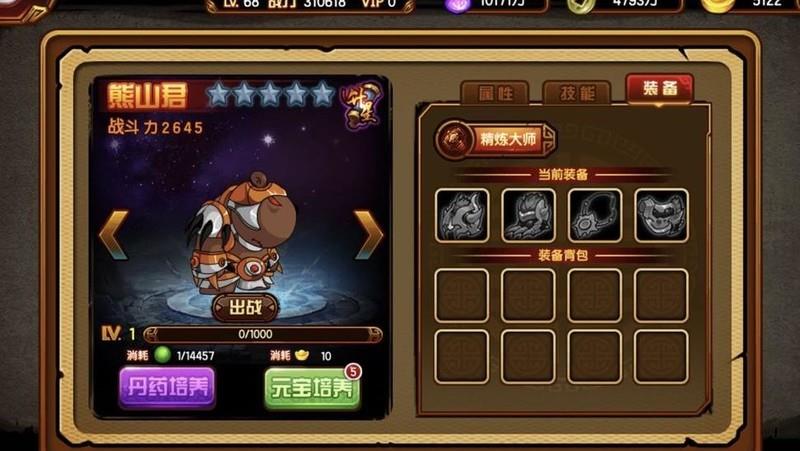
Task: Open the 技能 skills tab
Action: pyautogui.click(x=576, y=93)
